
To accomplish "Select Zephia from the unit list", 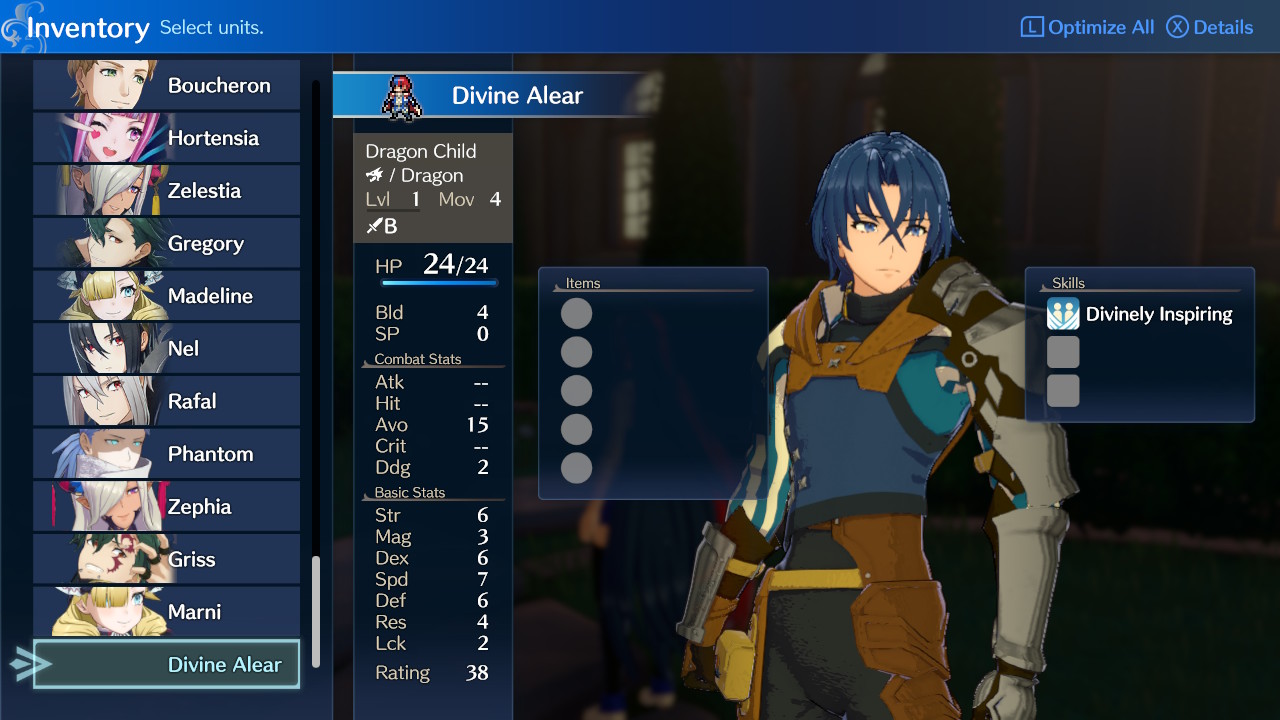I will [x=166, y=507].
